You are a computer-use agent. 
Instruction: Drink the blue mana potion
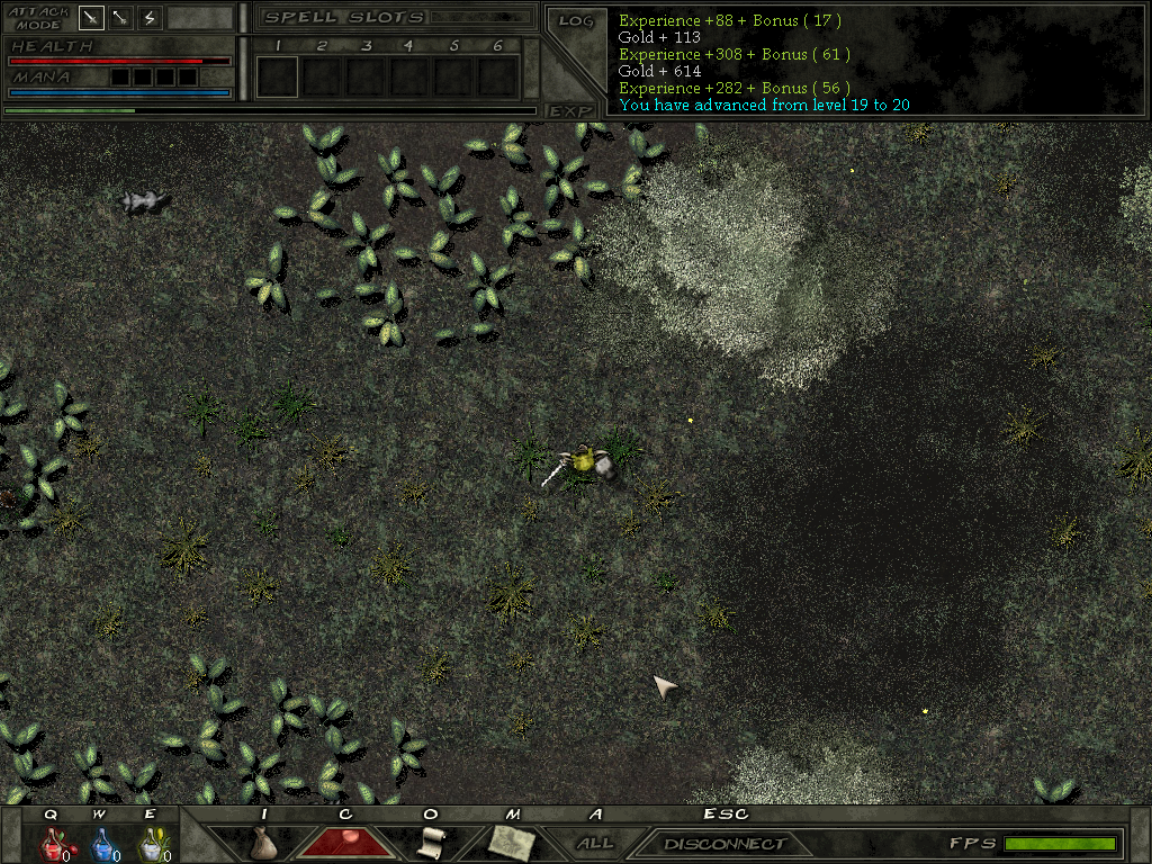pos(104,846)
